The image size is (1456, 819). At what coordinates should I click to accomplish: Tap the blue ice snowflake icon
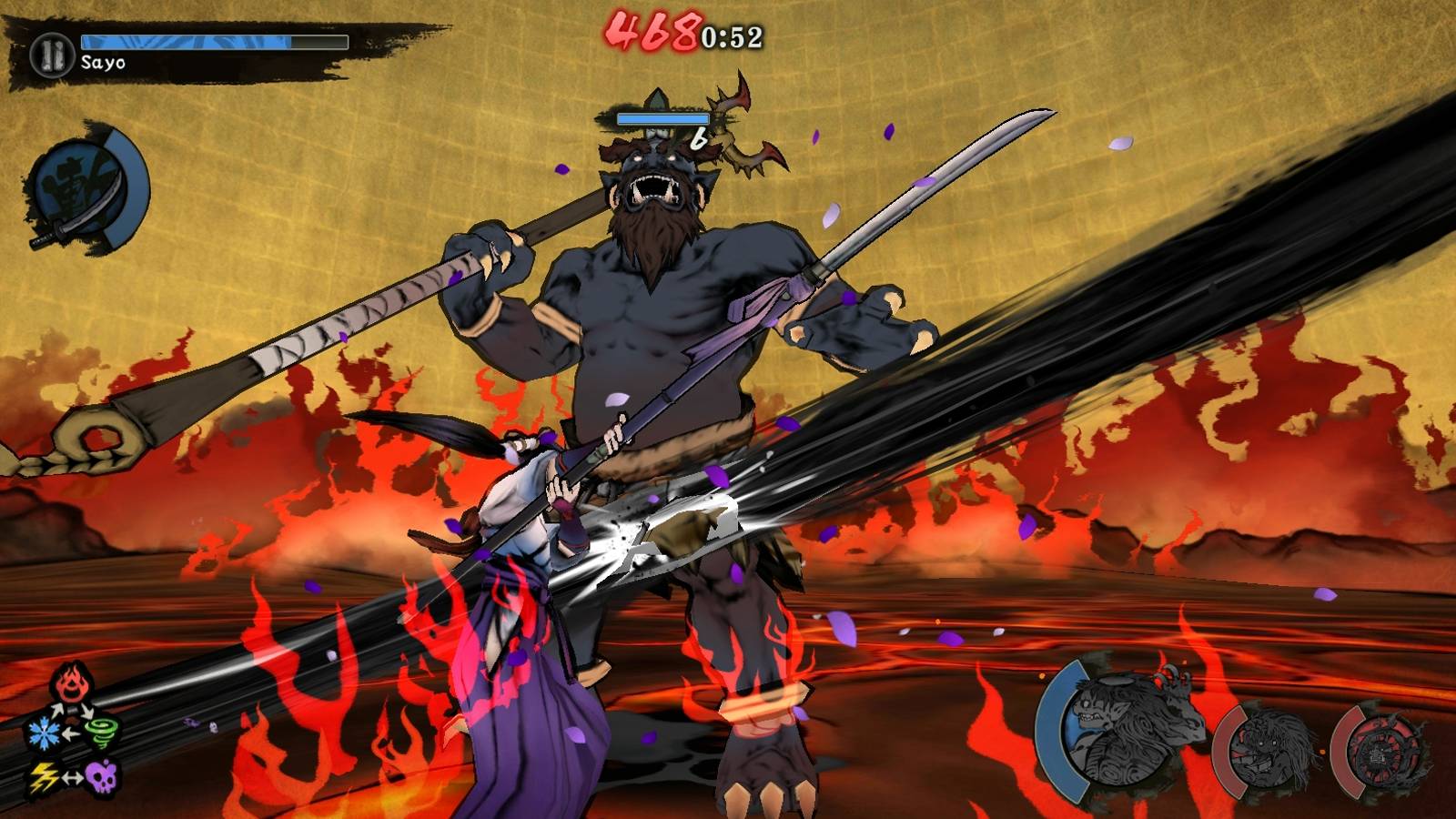coord(42,732)
